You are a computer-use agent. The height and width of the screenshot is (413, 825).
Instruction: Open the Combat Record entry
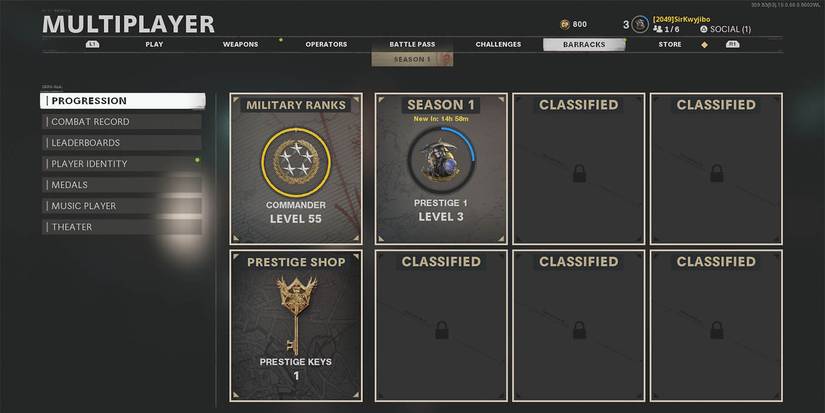pos(122,122)
